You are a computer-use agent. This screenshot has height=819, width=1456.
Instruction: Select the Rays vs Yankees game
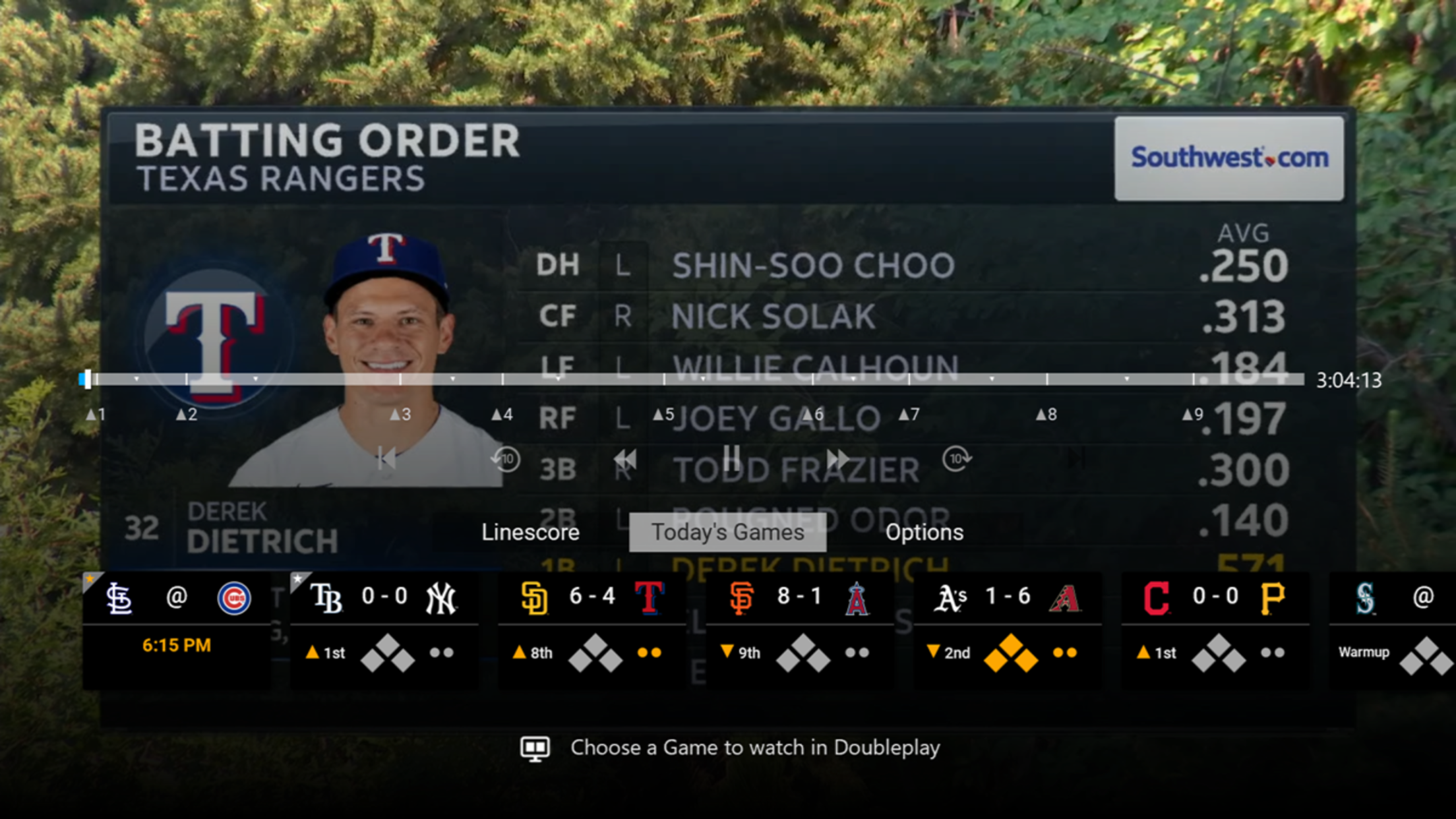384,629
